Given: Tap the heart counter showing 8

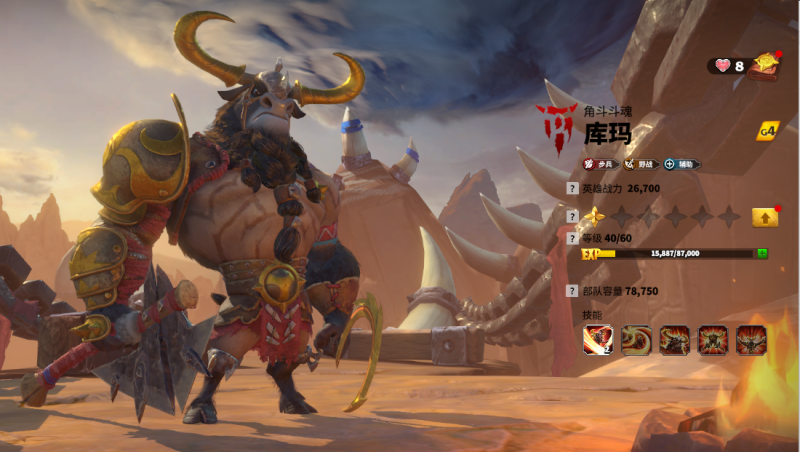Looking at the screenshot, I should click(x=728, y=66).
